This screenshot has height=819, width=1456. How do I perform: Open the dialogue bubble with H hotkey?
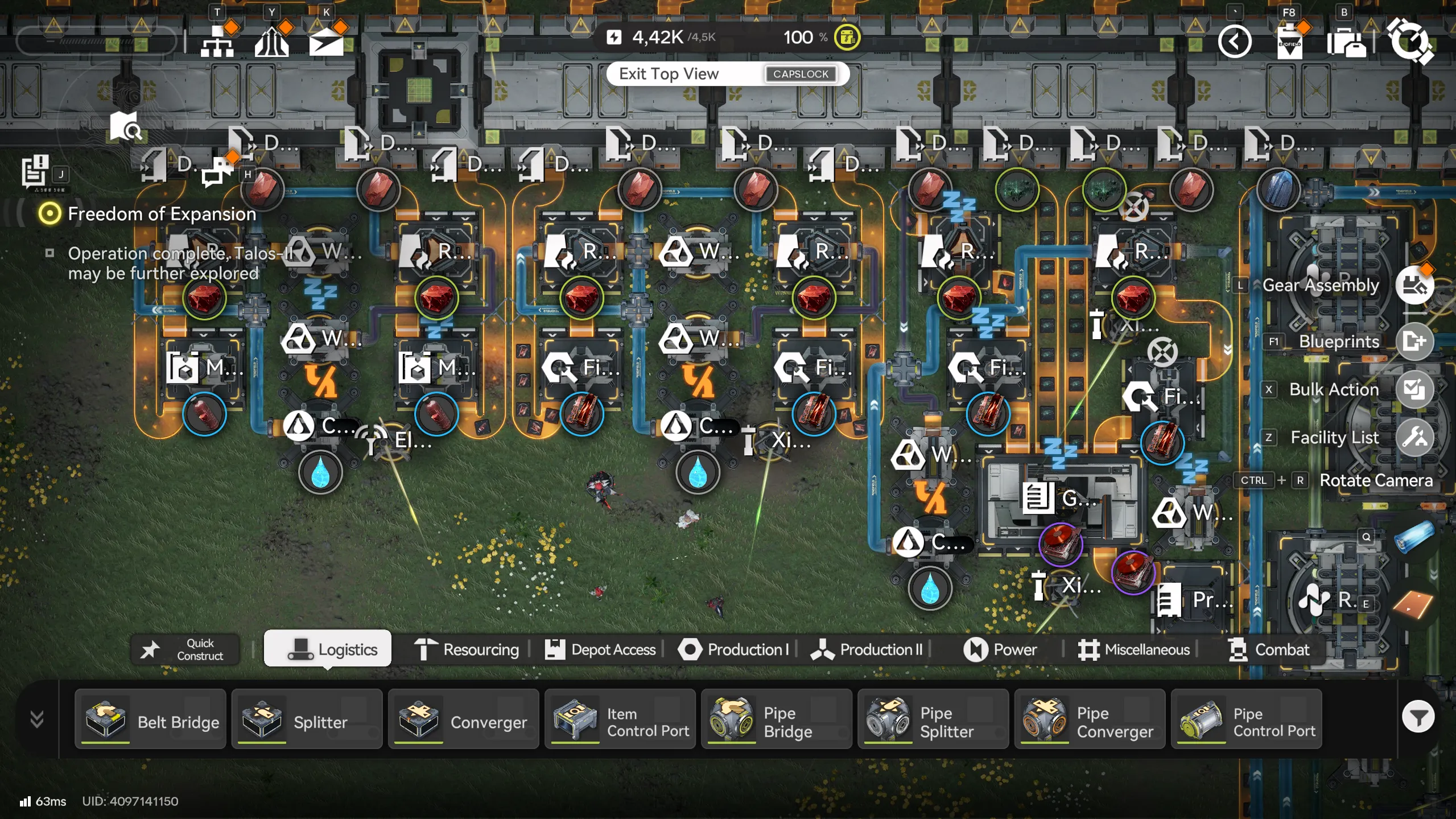coord(218,171)
